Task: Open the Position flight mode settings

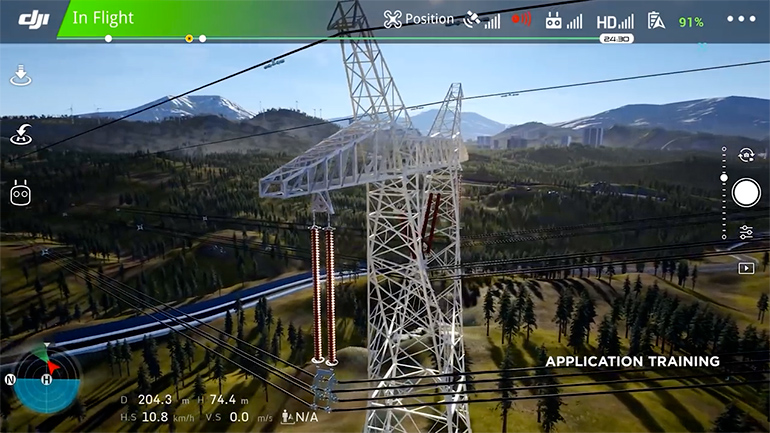Action: point(418,19)
